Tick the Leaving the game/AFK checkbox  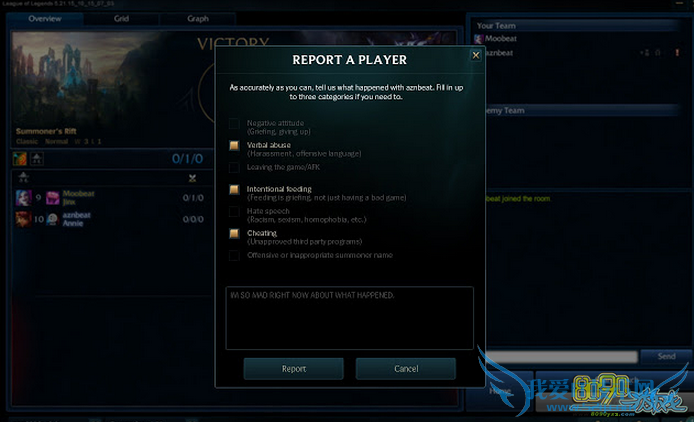[234, 168]
